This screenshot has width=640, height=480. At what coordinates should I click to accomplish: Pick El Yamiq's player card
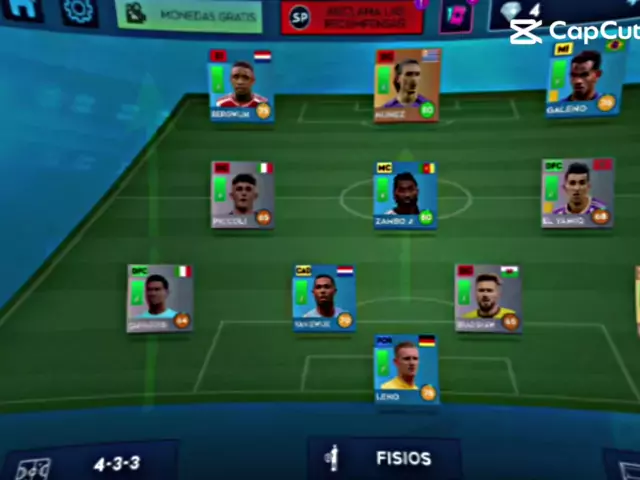click(576, 192)
